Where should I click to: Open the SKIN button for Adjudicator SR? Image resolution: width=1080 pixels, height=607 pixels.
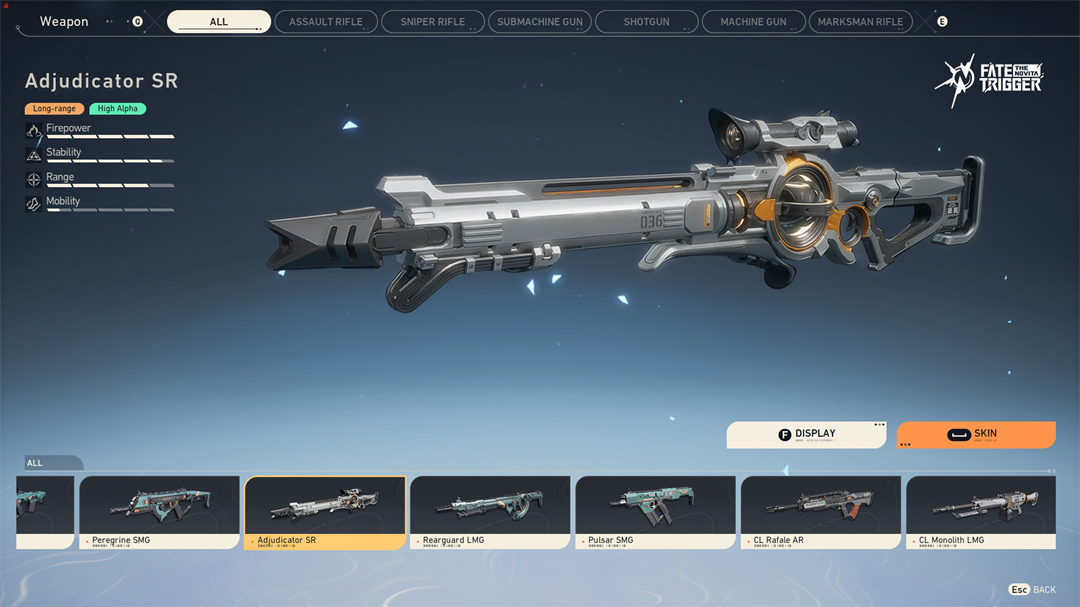(x=975, y=435)
